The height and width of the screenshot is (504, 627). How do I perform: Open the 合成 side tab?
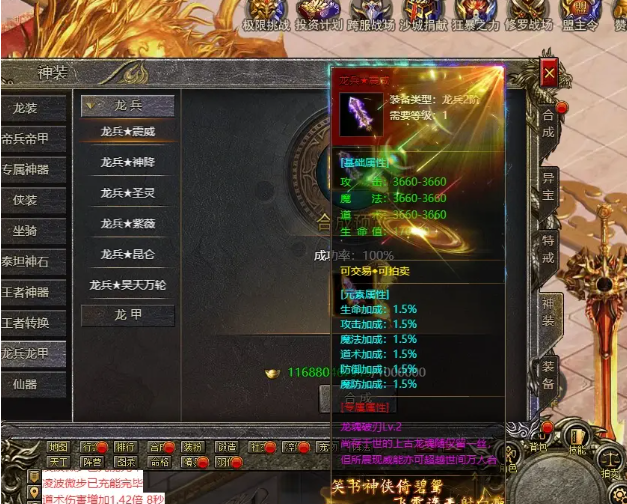coord(548,118)
